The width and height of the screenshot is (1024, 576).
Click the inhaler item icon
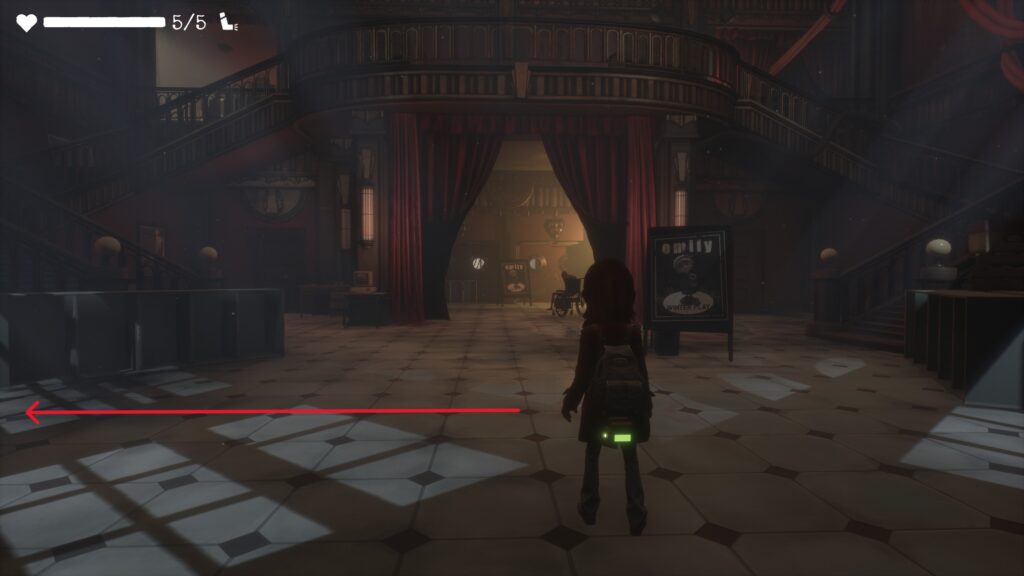pos(229,22)
